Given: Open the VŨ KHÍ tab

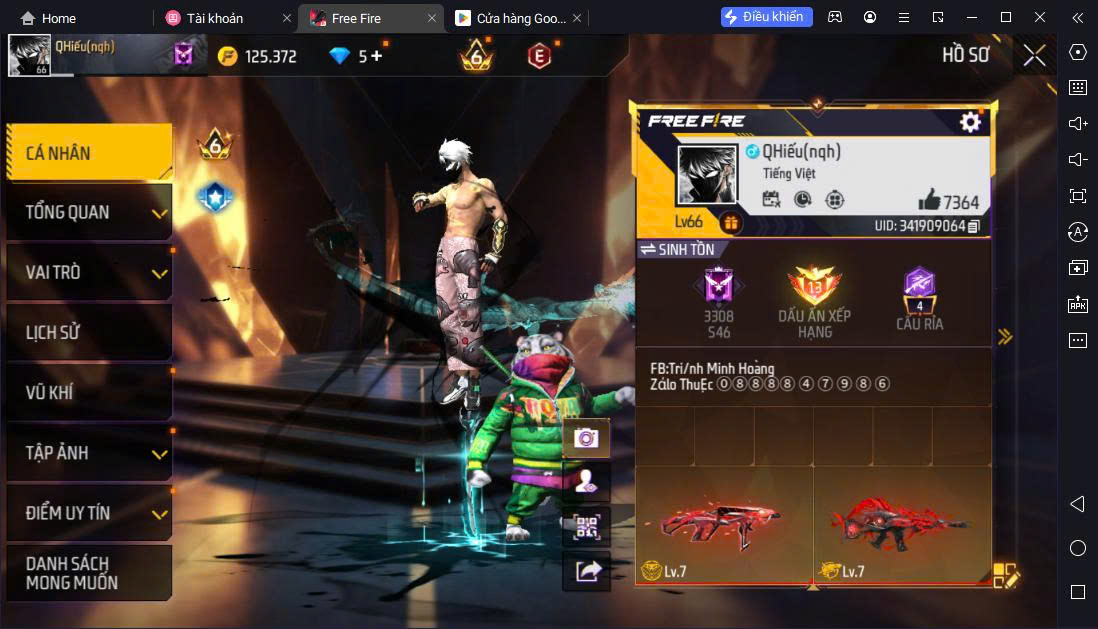Looking at the screenshot, I should click(88, 392).
